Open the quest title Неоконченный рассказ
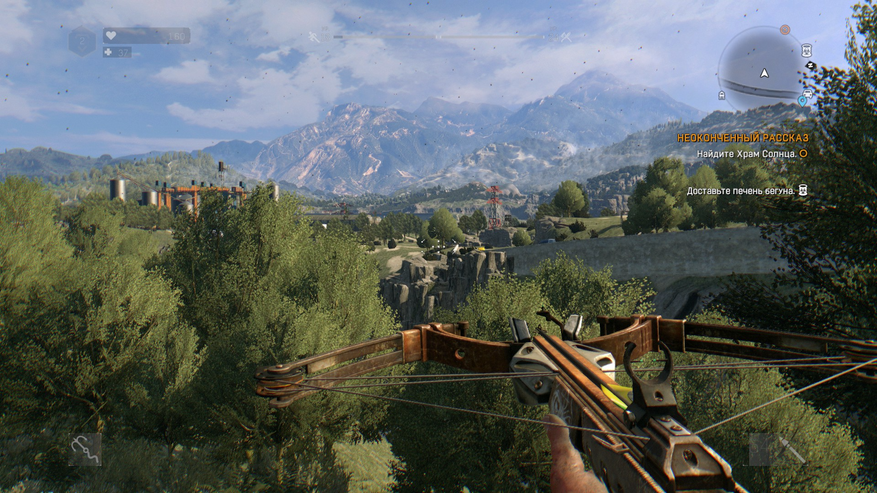 (x=742, y=137)
